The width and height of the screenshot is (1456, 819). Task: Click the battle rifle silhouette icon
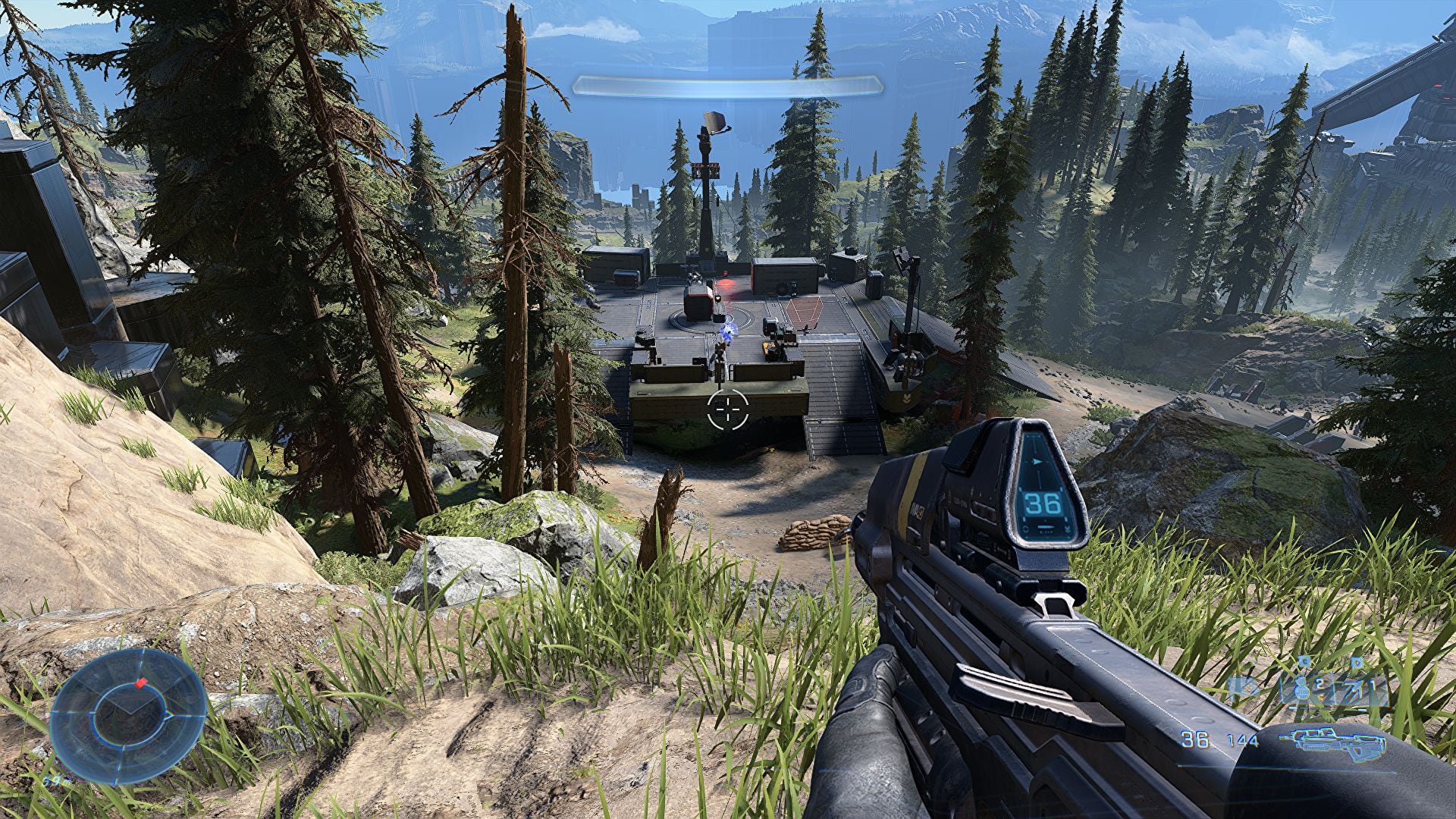[x=1329, y=741]
